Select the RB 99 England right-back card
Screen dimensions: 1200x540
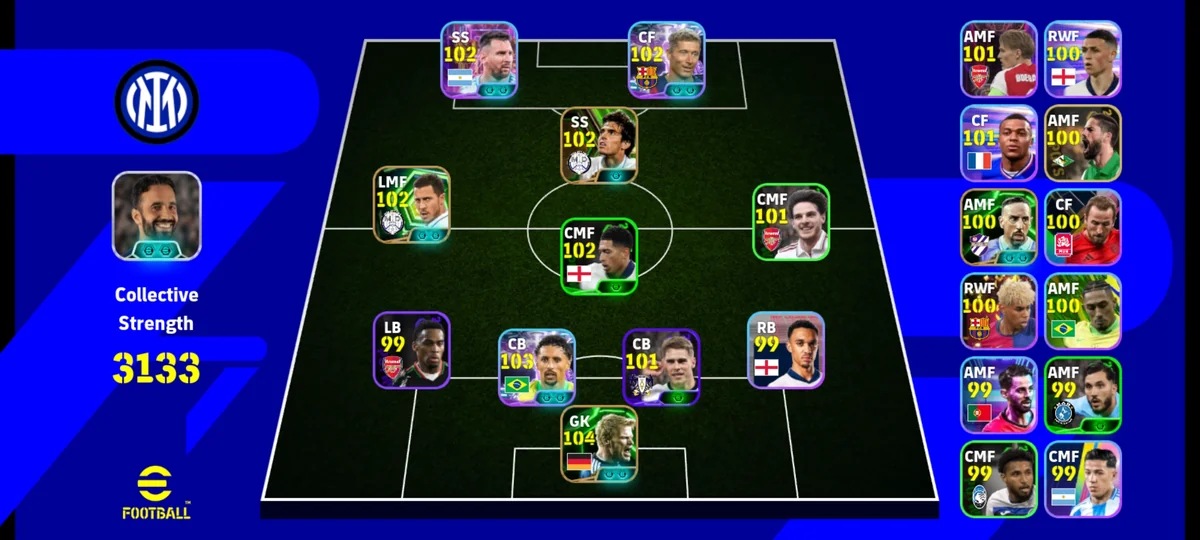tap(785, 350)
